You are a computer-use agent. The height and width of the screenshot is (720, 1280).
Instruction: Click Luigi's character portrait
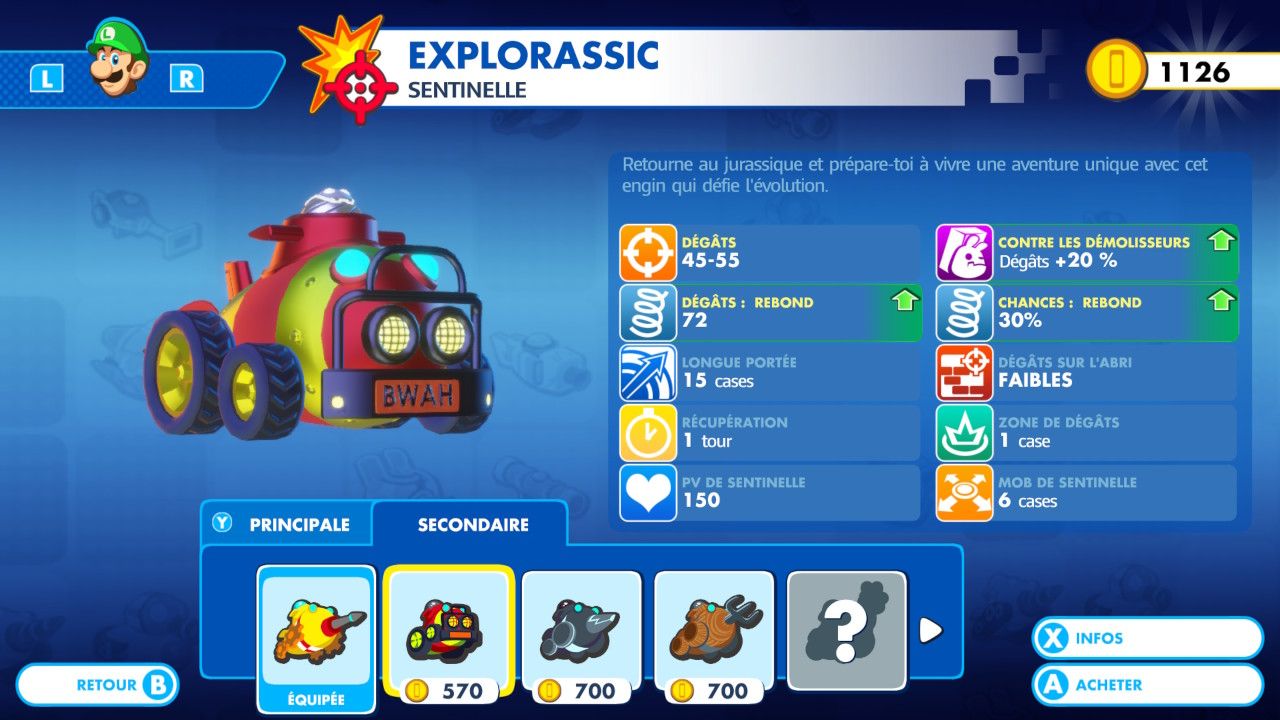(x=116, y=58)
